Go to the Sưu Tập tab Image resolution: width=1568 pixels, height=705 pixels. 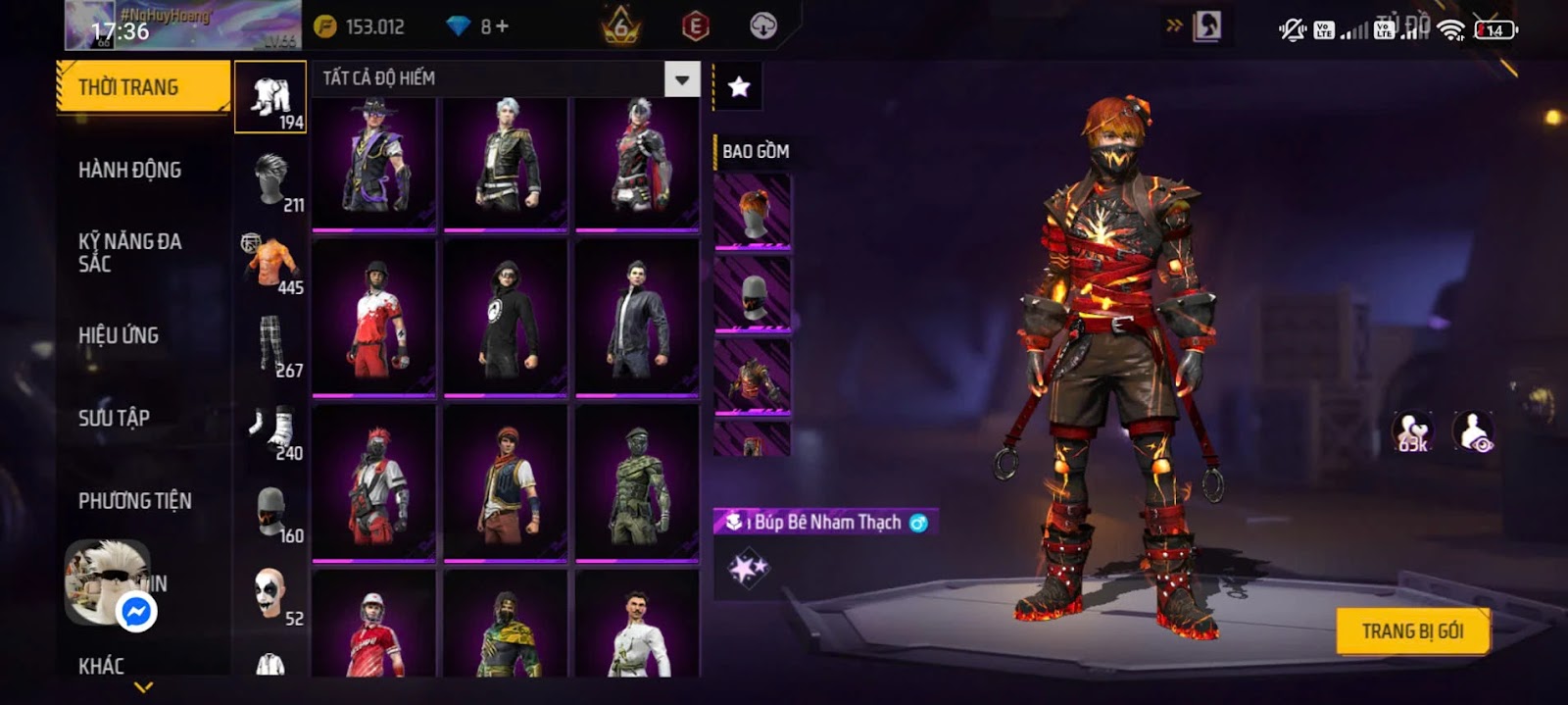pyautogui.click(x=114, y=418)
